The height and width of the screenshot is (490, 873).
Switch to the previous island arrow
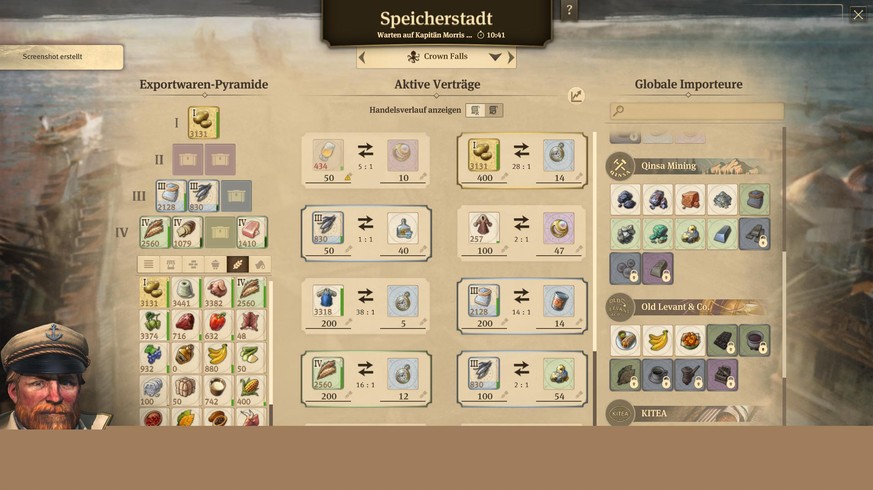[362, 58]
